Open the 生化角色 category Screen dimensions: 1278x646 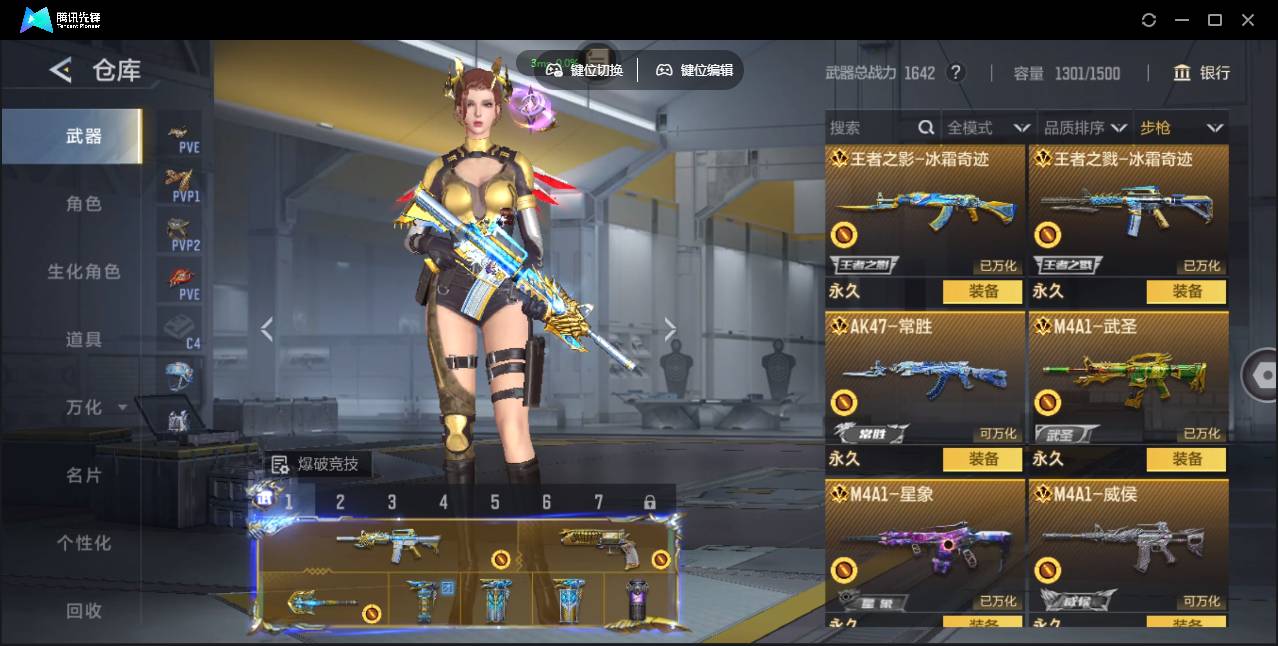(84, 272)
